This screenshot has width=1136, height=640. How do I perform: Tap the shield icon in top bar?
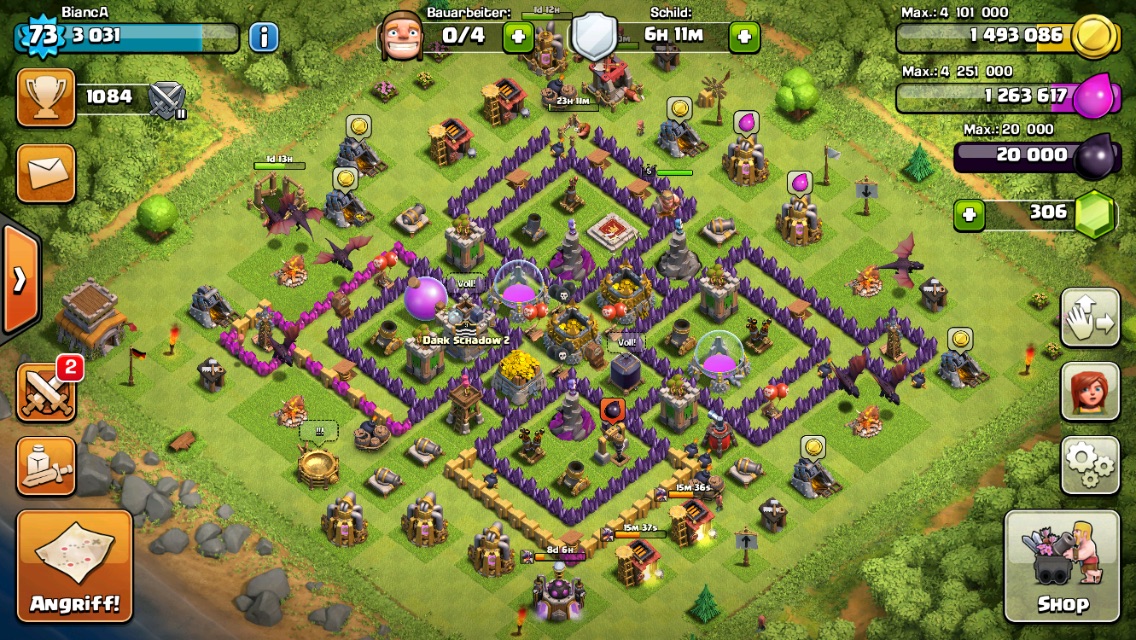594,37
